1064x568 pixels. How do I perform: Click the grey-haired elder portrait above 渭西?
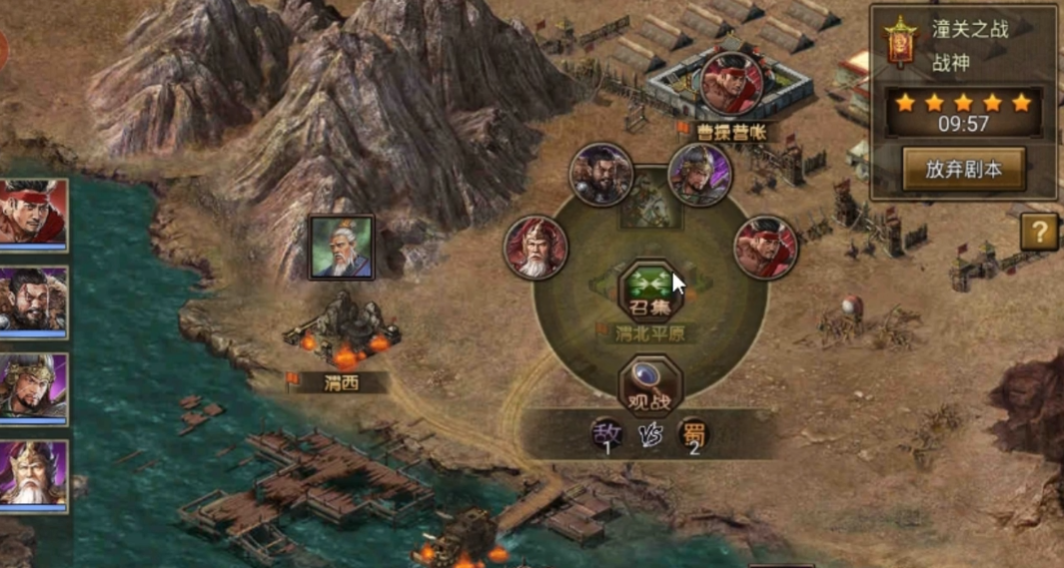[341, 247]
